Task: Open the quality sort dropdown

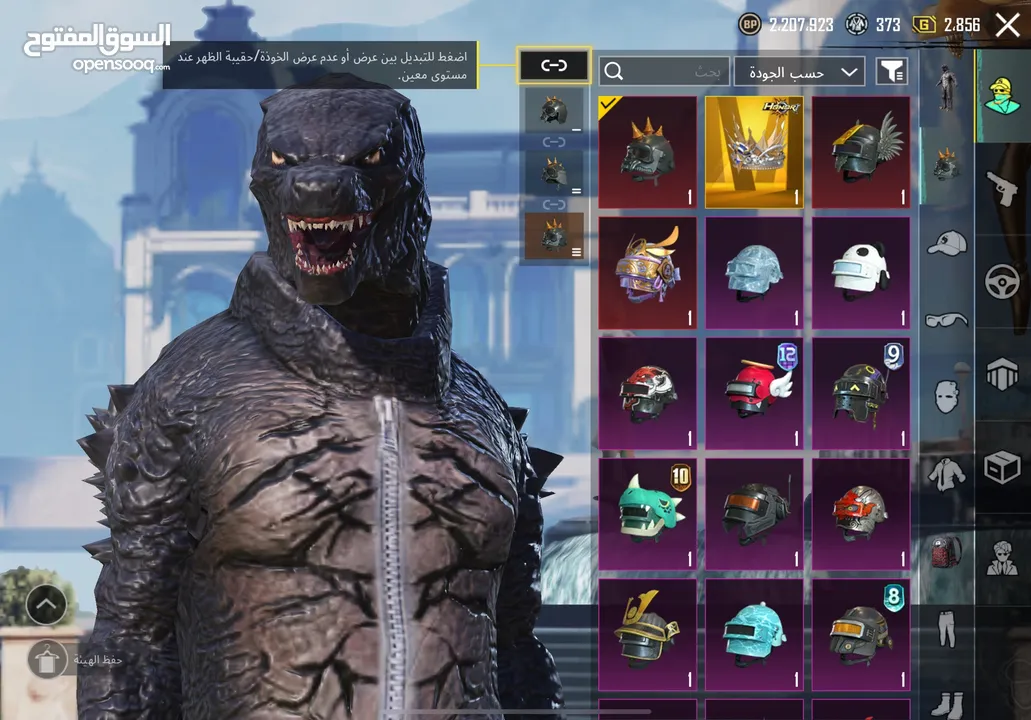Action: [799, 71]
